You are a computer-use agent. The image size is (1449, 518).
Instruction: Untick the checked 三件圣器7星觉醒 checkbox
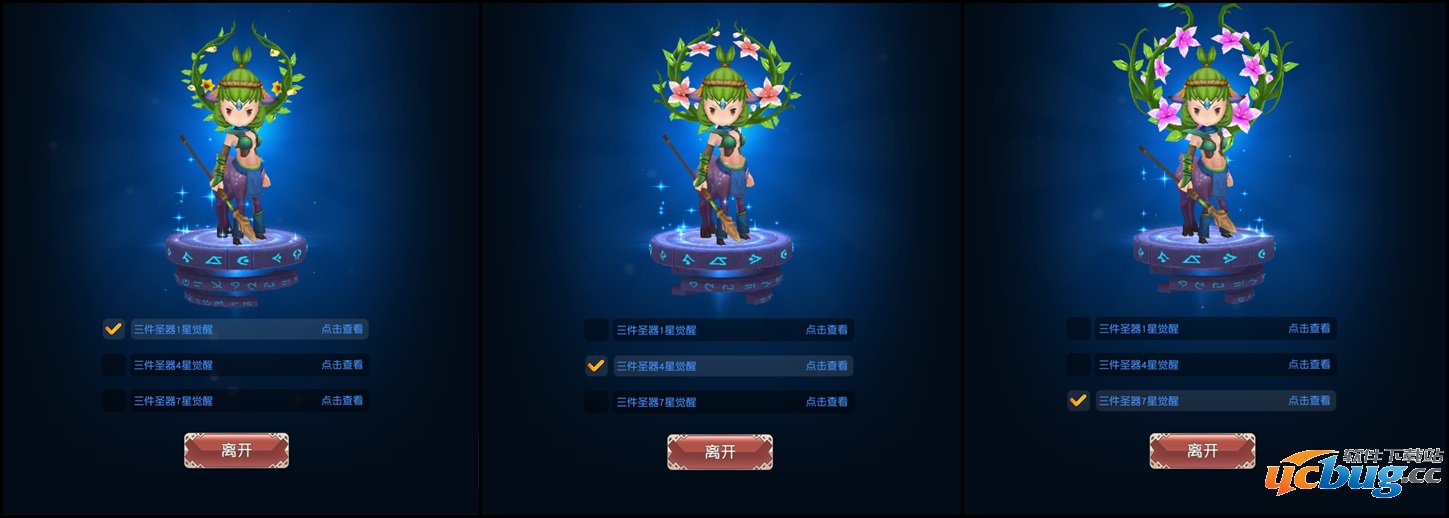click(1078, 401)
